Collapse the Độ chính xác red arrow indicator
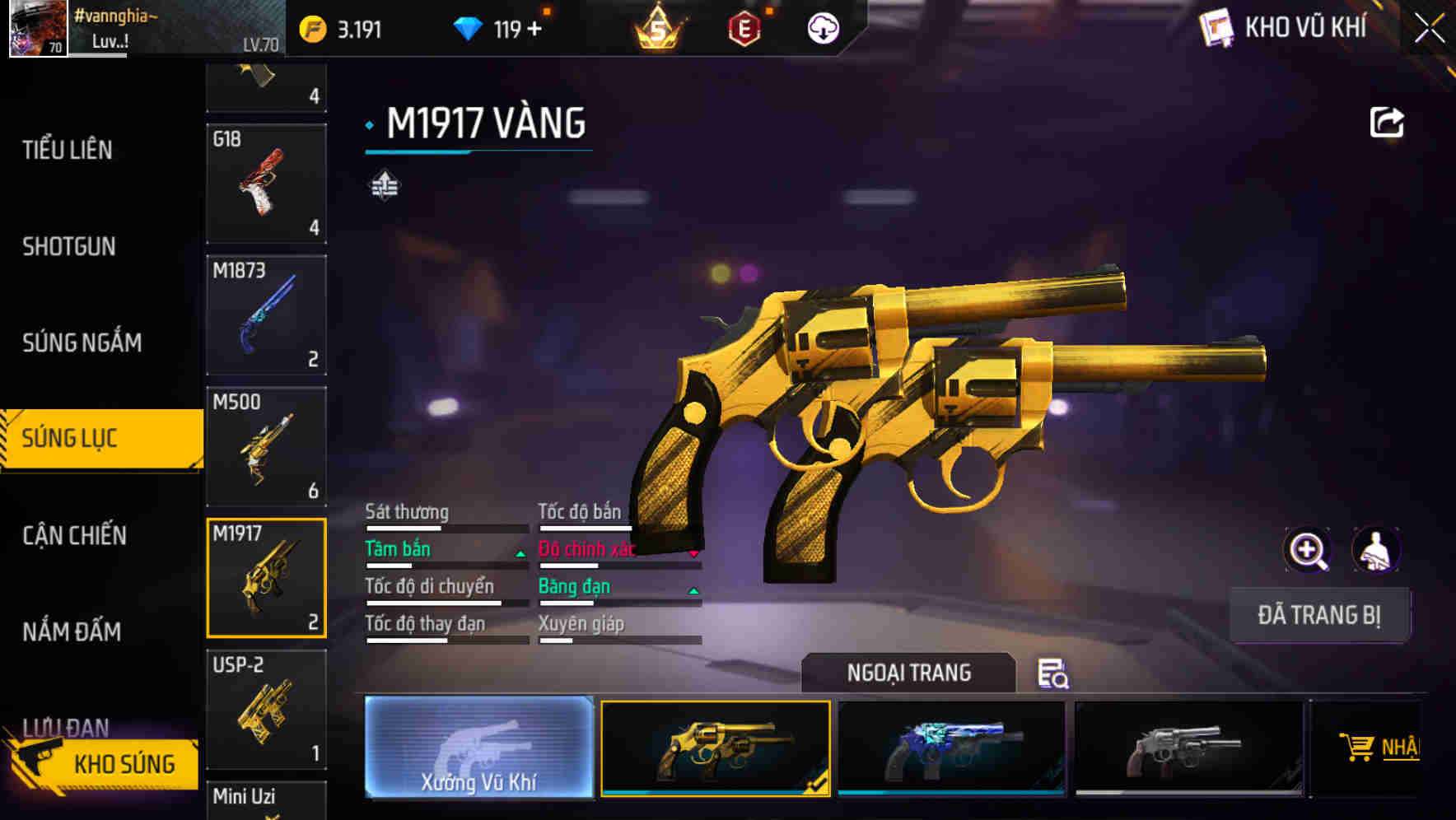The width and height of the screenshot is (1456, 820). pyautogui.click(x=694, y=552)
